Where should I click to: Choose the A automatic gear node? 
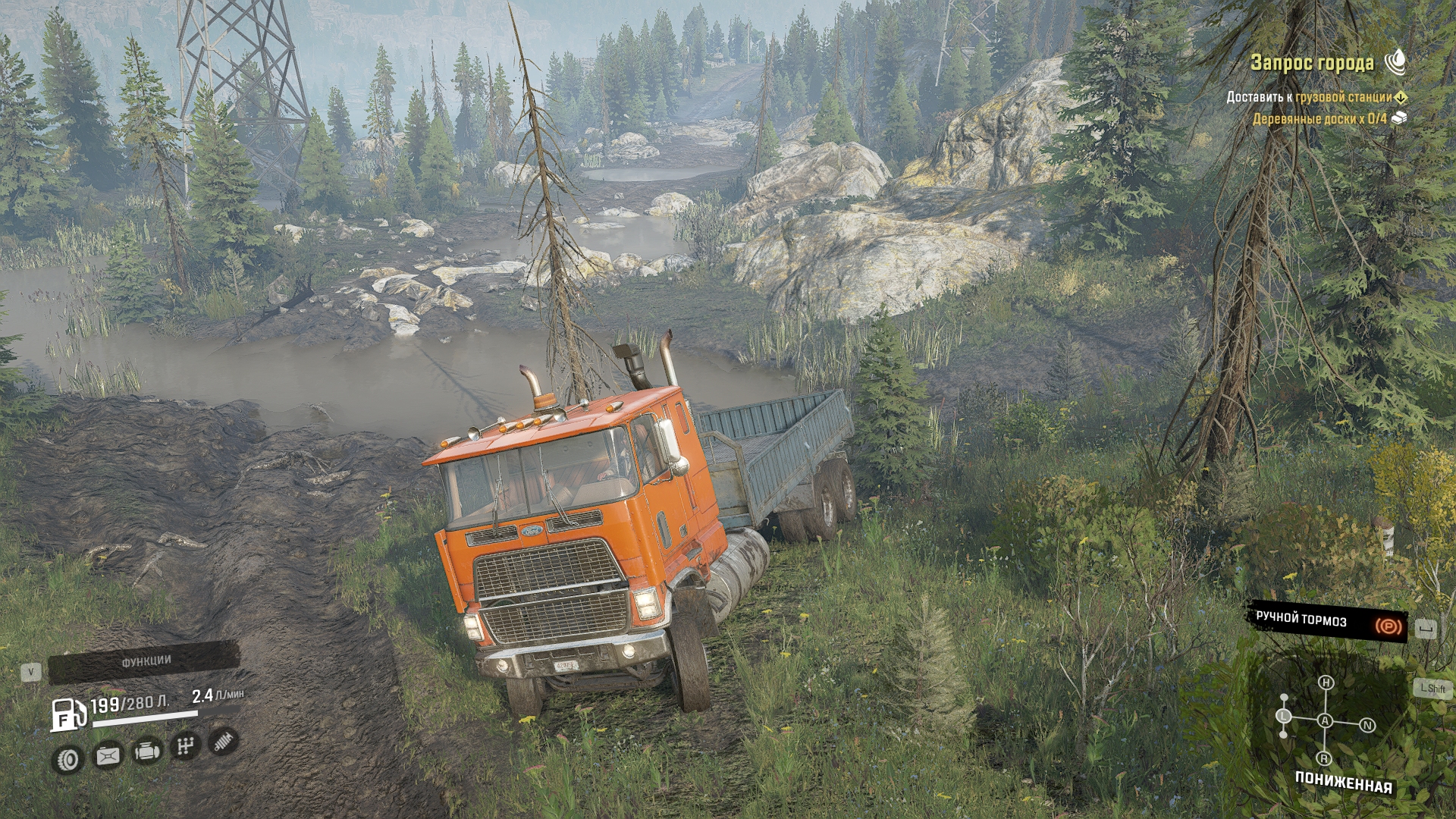(1325, 720)
